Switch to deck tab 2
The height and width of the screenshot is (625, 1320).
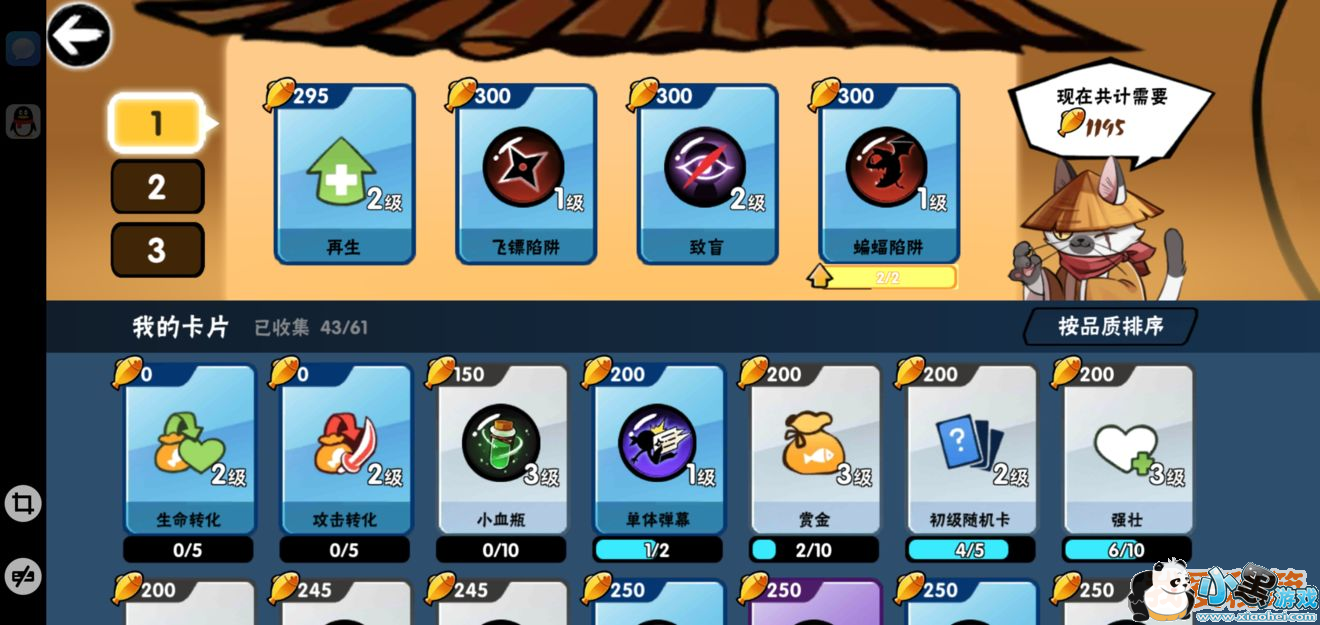[157, 187]
